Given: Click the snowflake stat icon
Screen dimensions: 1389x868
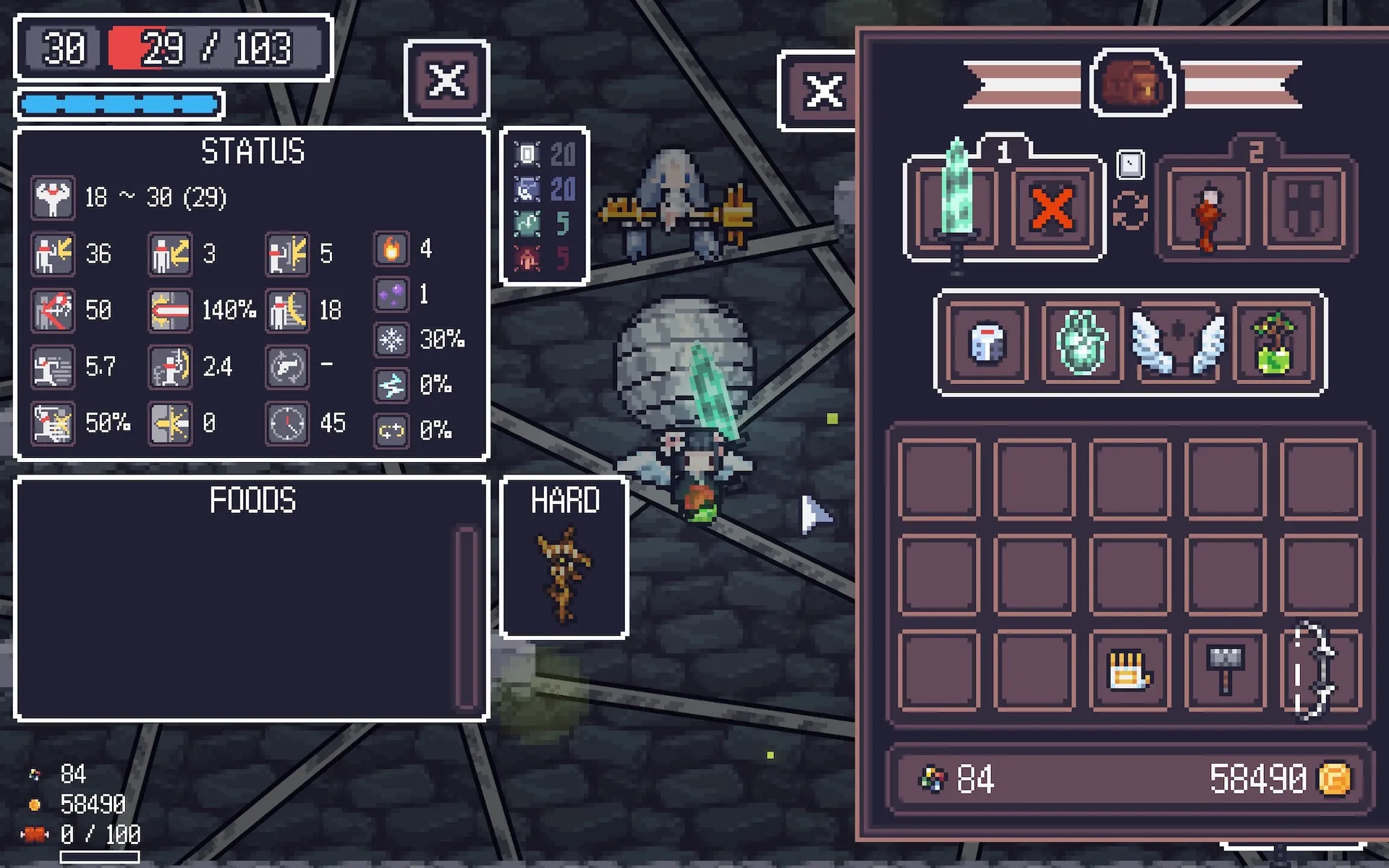Looking at the screenshot, I should pyautogui.click(x=391, y=339).
